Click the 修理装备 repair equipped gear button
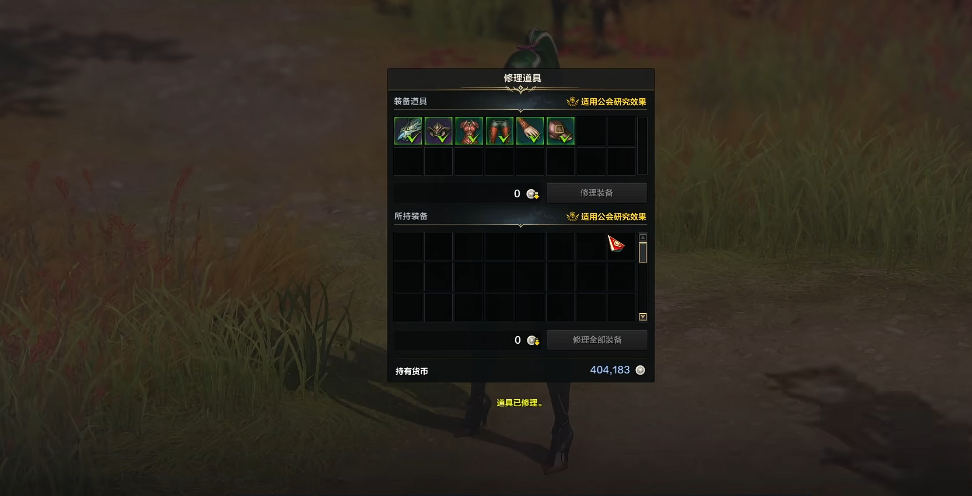972x496 pixels. pos(596,193)
